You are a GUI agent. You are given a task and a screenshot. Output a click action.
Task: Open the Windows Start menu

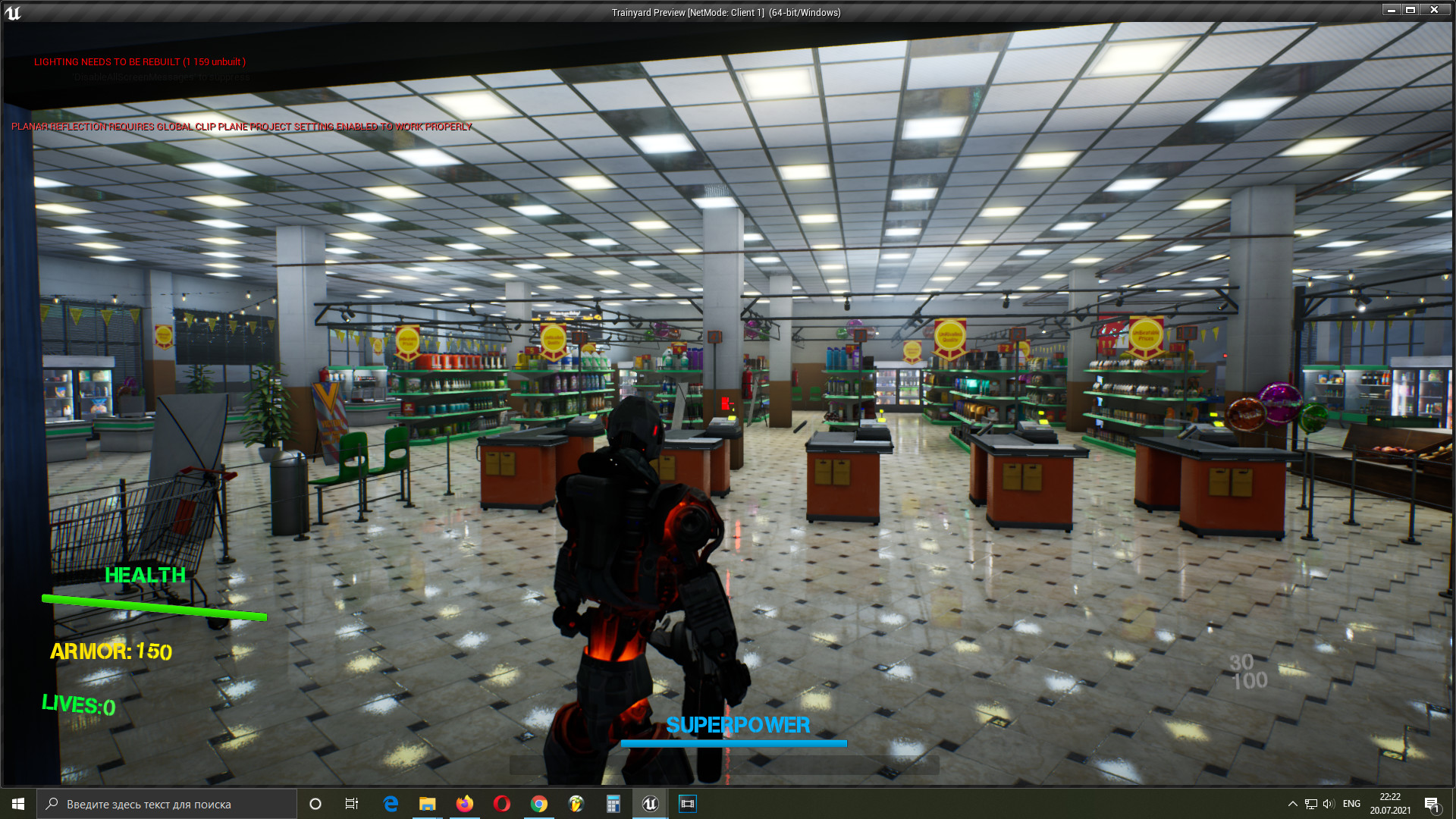click(18, 804)
